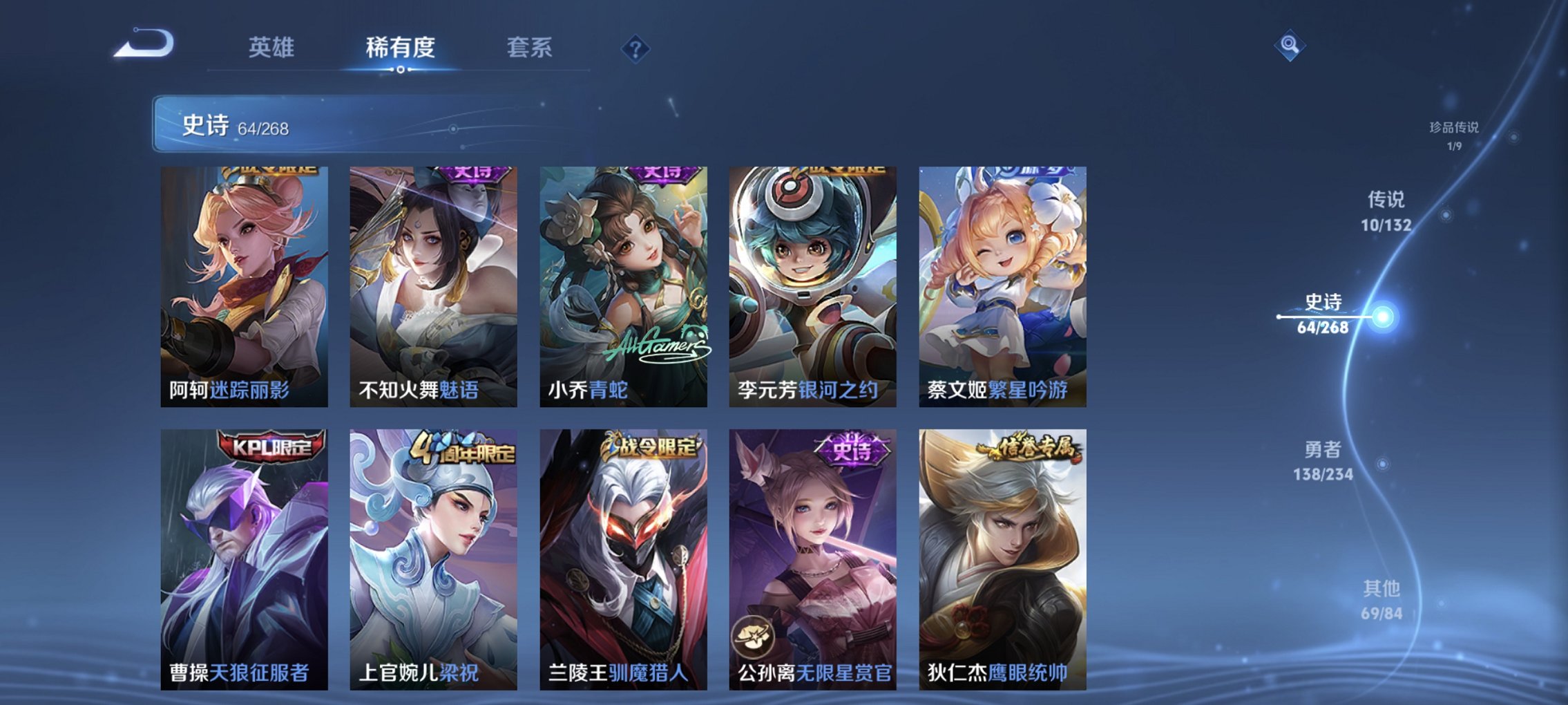Viewport: 1568px width, 705px height.
Task: Click the help question mark icon
Action: (x=635, y=49)
